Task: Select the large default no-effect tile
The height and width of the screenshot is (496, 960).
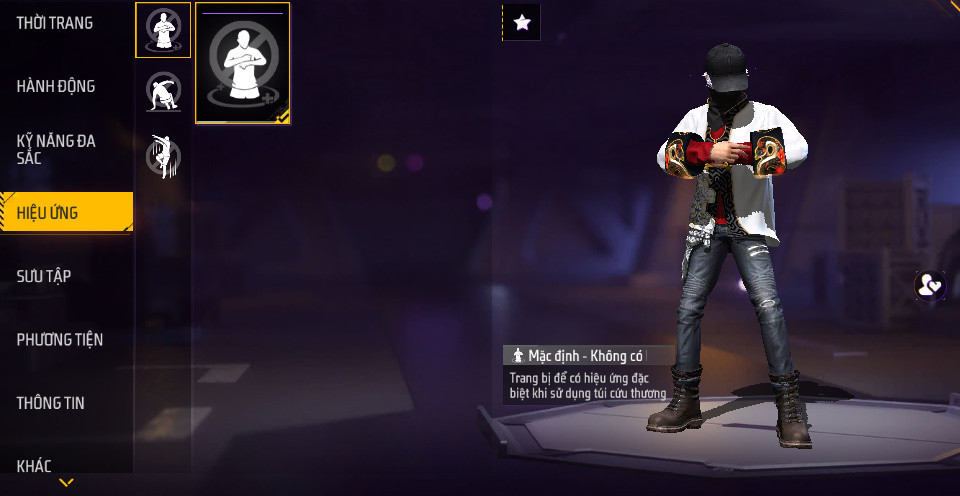Action: (x=243, y=63)
